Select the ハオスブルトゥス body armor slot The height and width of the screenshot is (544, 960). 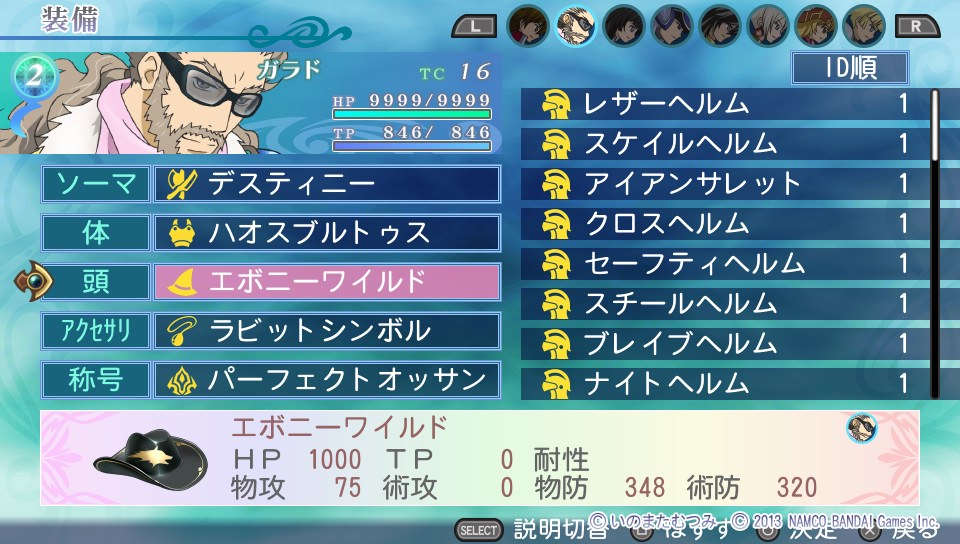(x=327, y=233)
